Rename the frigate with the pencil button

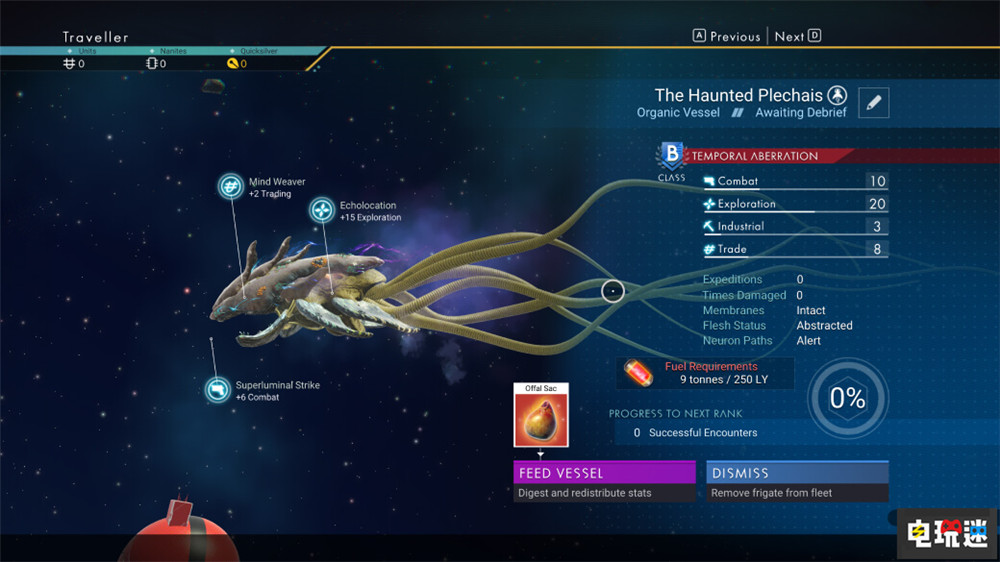click(x=873, y=103)
